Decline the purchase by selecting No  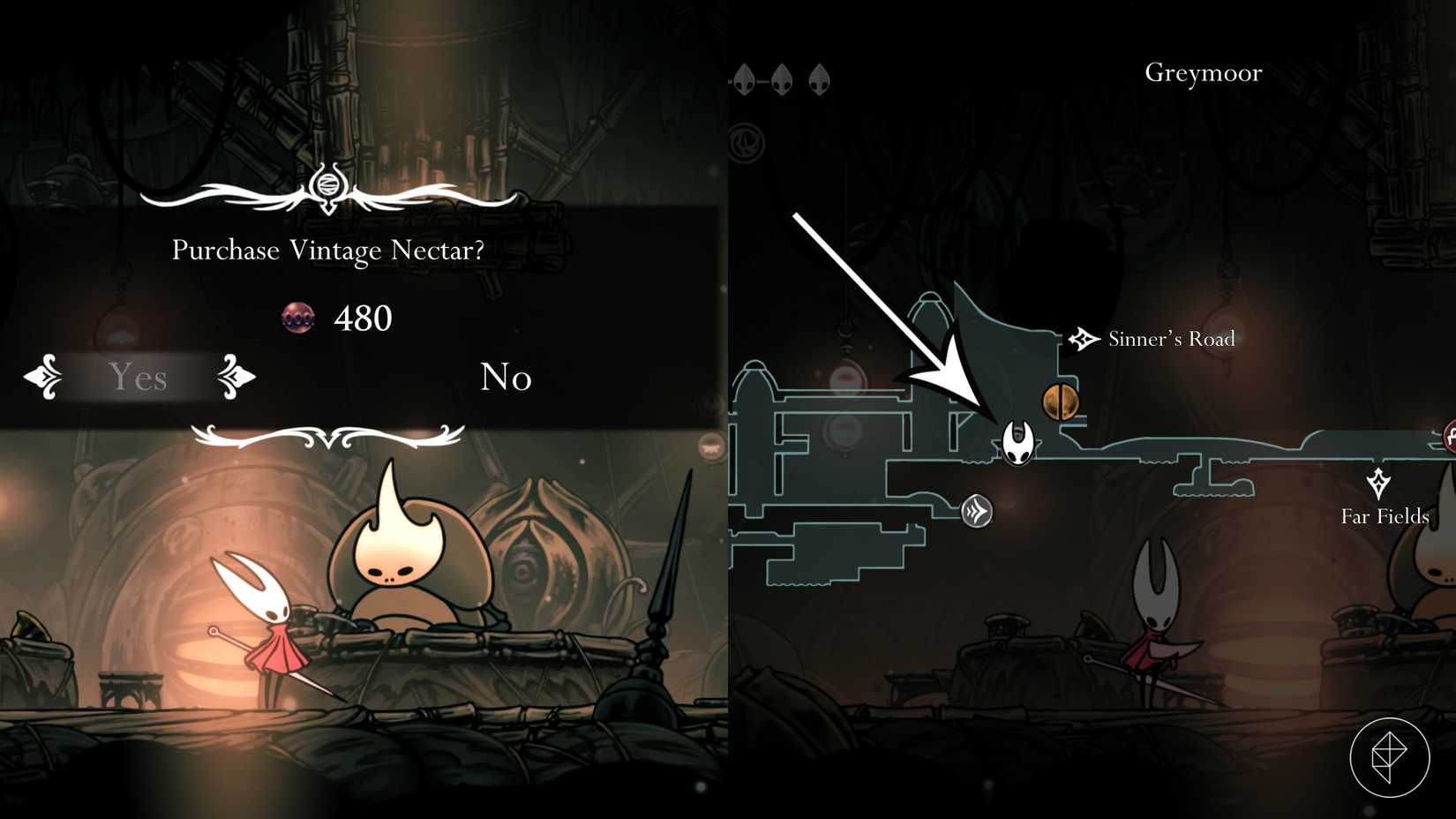[505, 378]
